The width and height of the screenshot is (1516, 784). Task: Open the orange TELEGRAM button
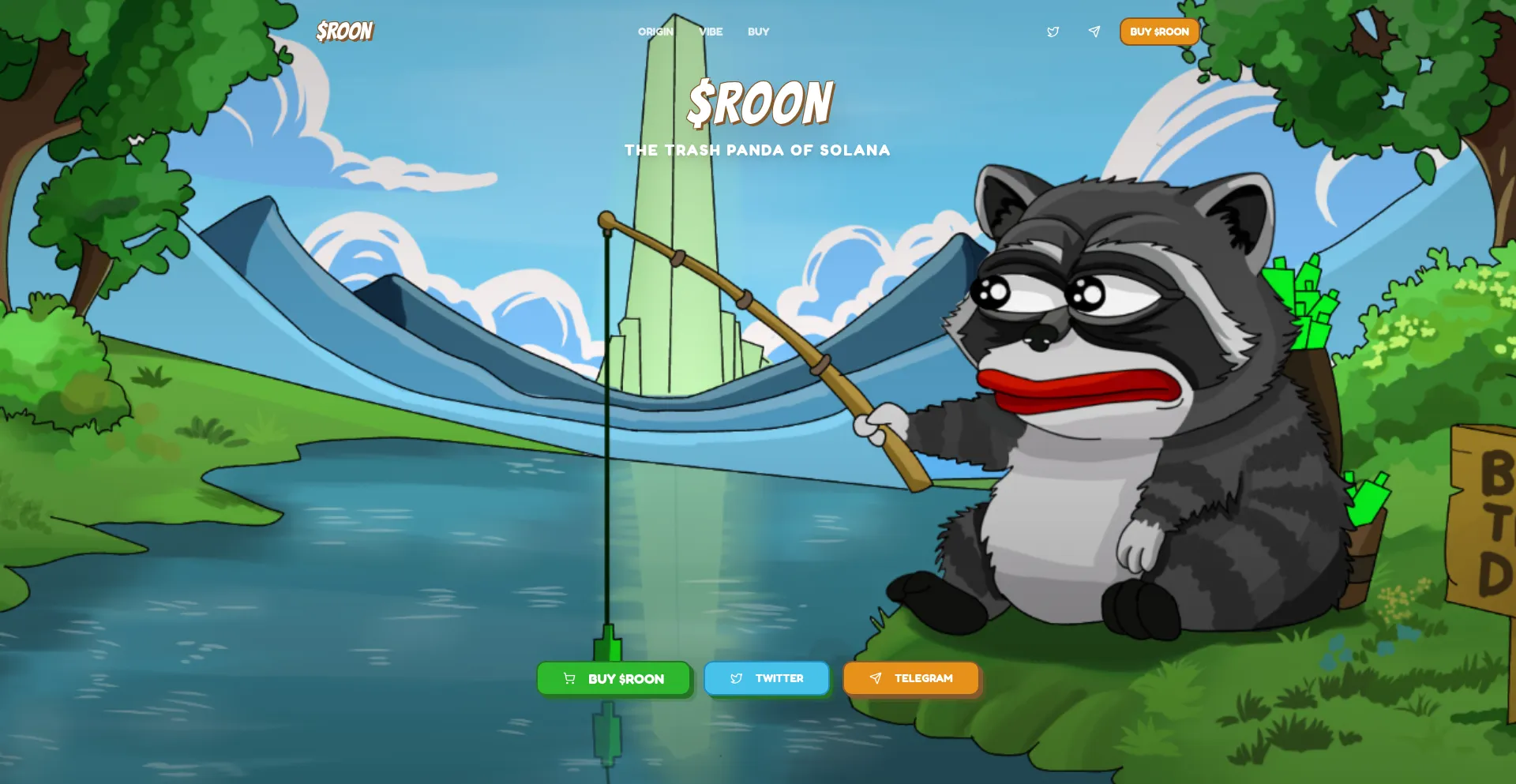(910, 677)
